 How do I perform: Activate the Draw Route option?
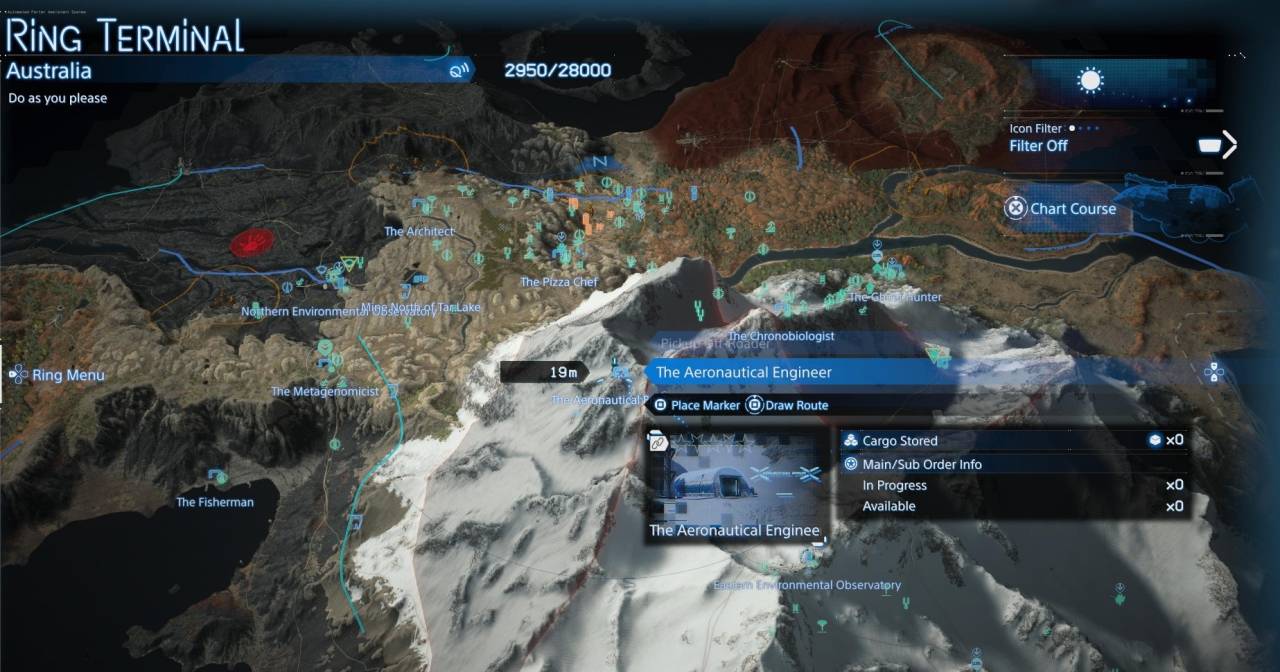point(788,406)
